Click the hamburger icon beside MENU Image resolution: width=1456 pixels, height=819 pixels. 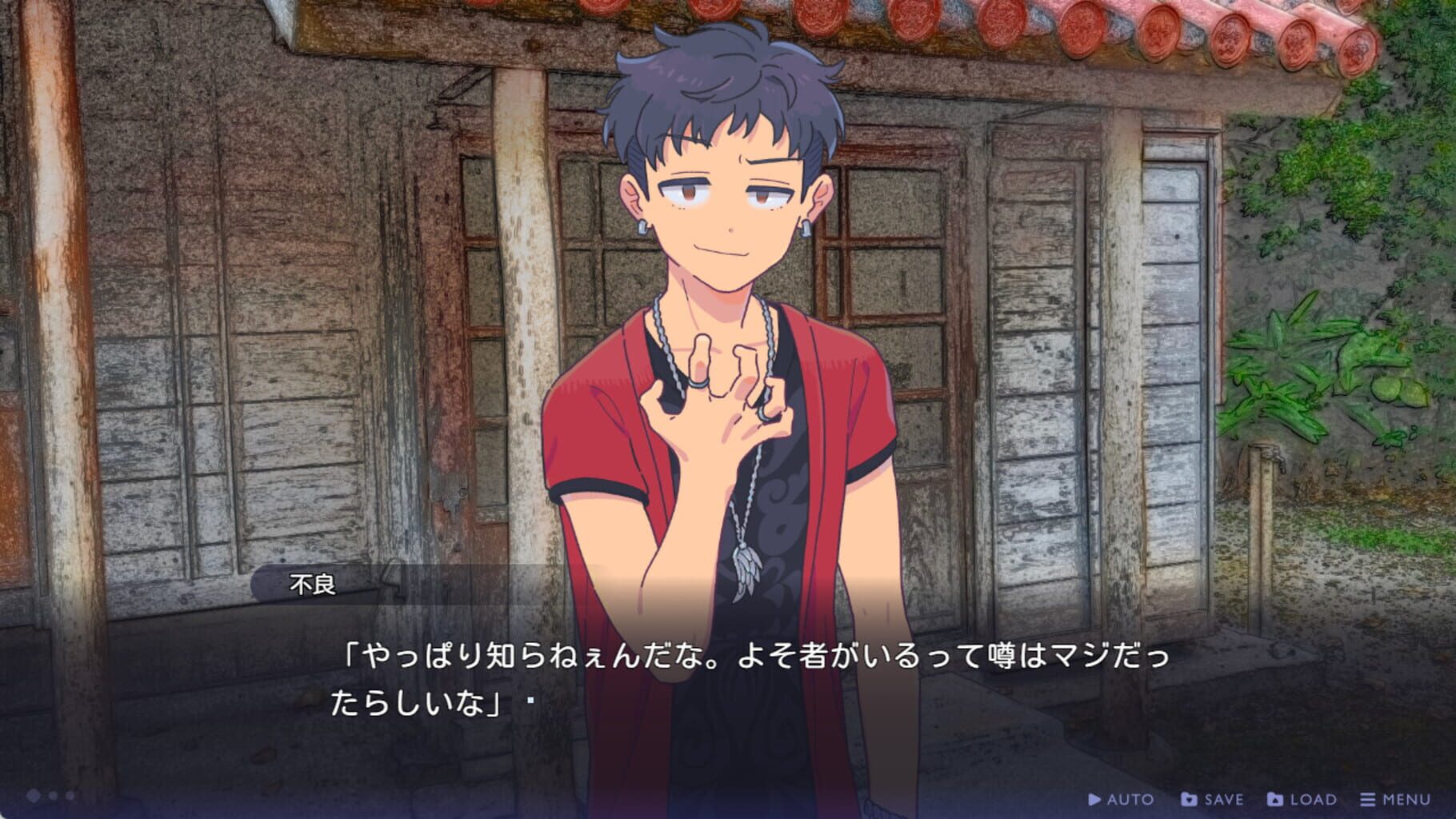1367,799
